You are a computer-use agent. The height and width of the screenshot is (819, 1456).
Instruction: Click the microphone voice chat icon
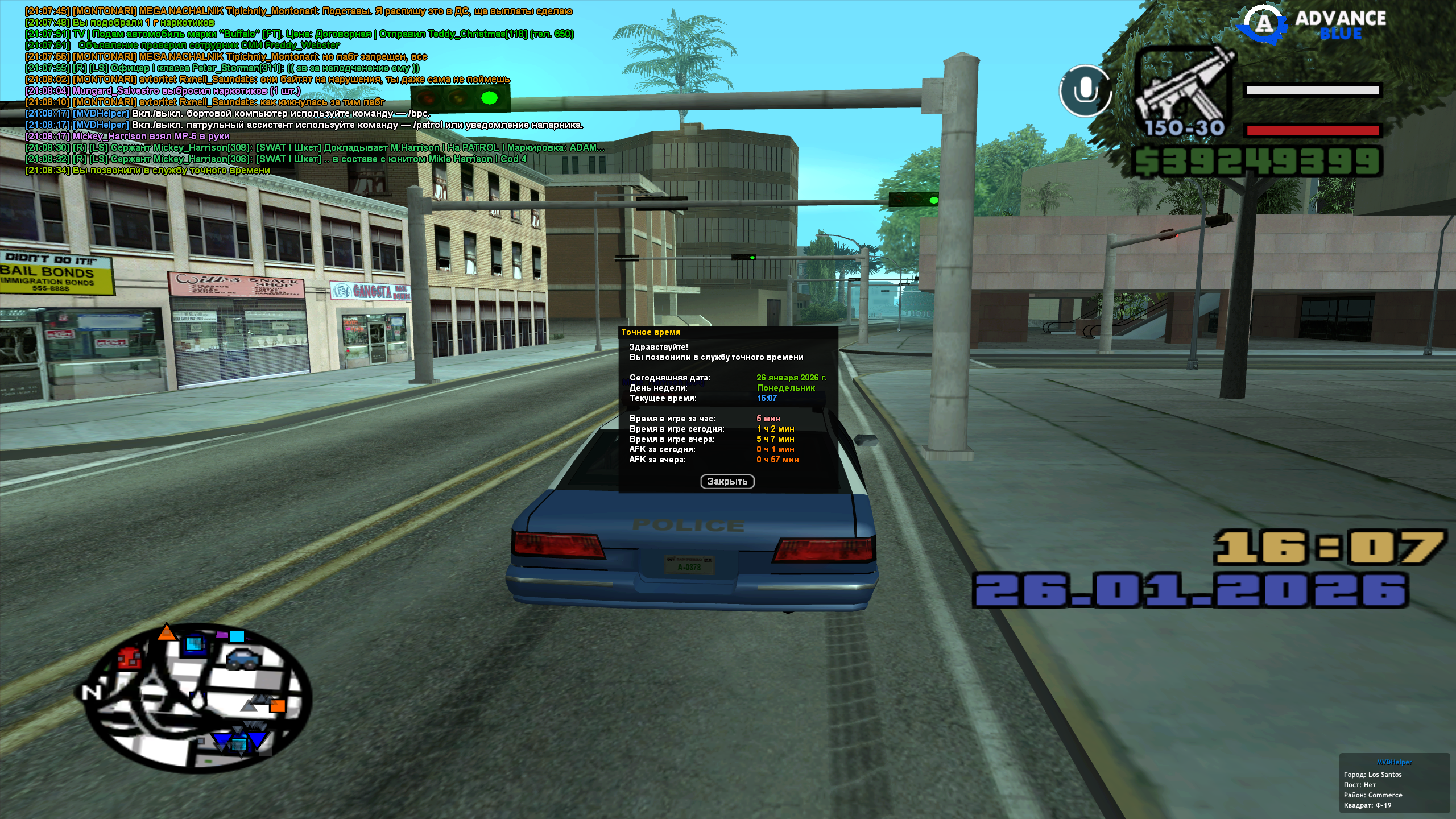(1085, 90)
